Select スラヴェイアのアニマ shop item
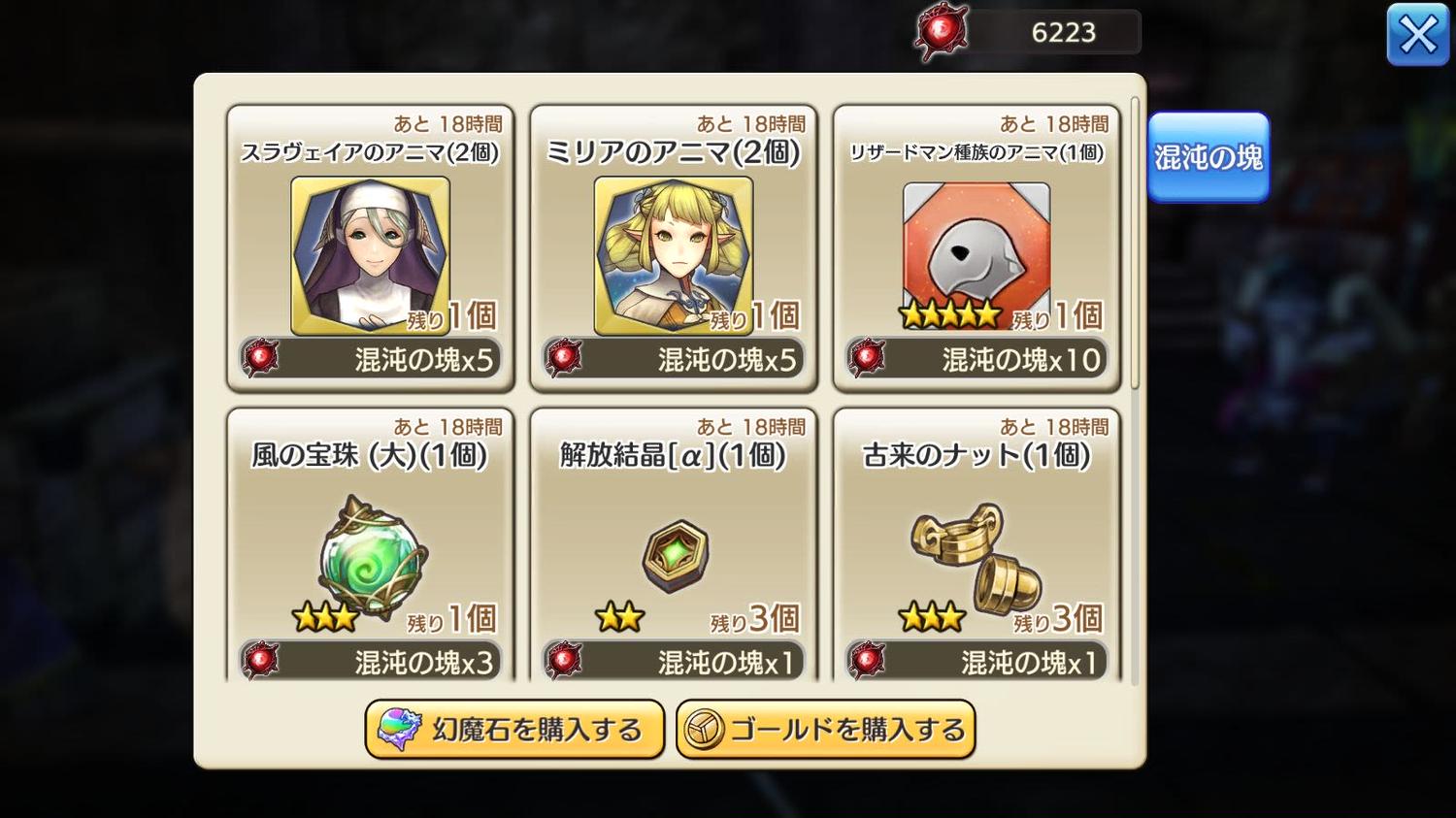Viewport: 1456px width, 818px height. pos(370,254)
